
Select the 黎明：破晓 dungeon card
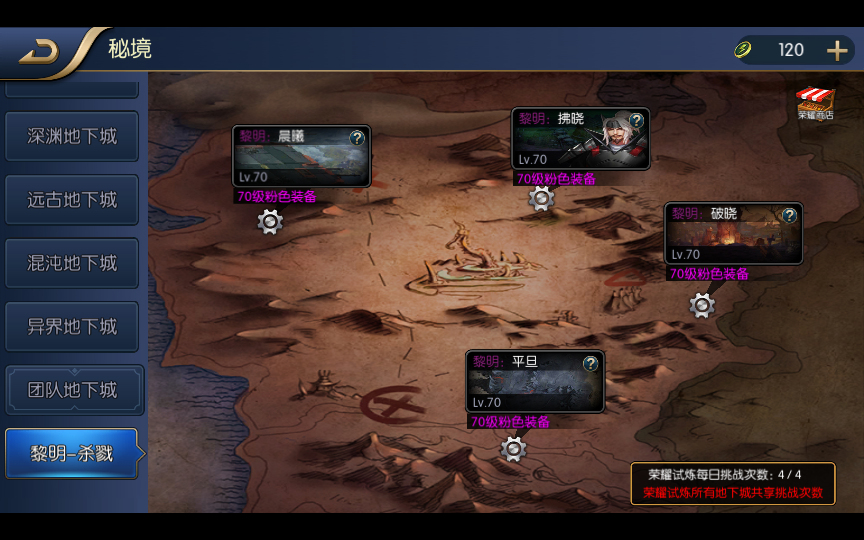pyautogui.click(x=728, y=238)
